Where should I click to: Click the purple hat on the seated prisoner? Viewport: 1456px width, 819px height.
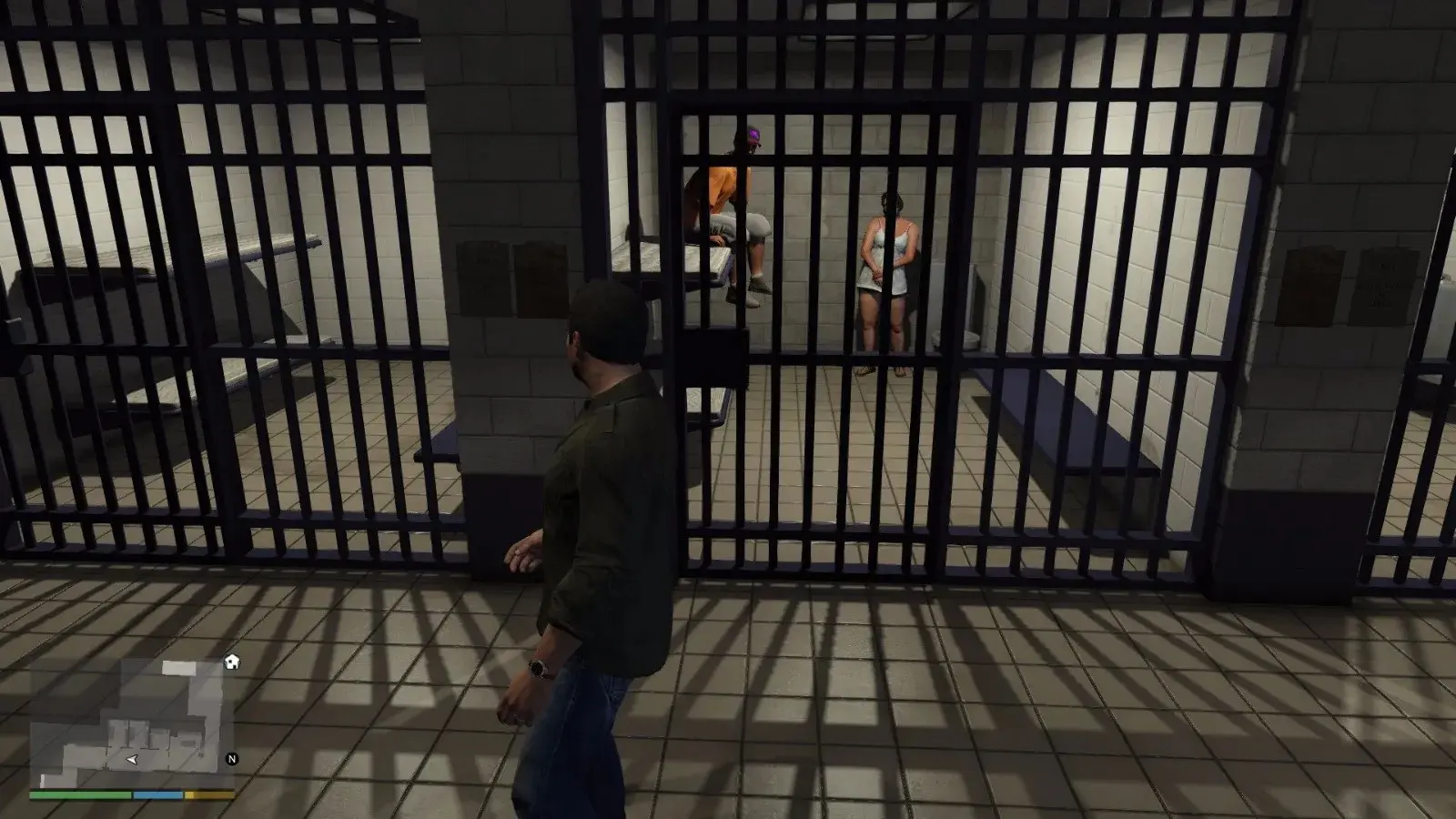[x=753, y=138]
